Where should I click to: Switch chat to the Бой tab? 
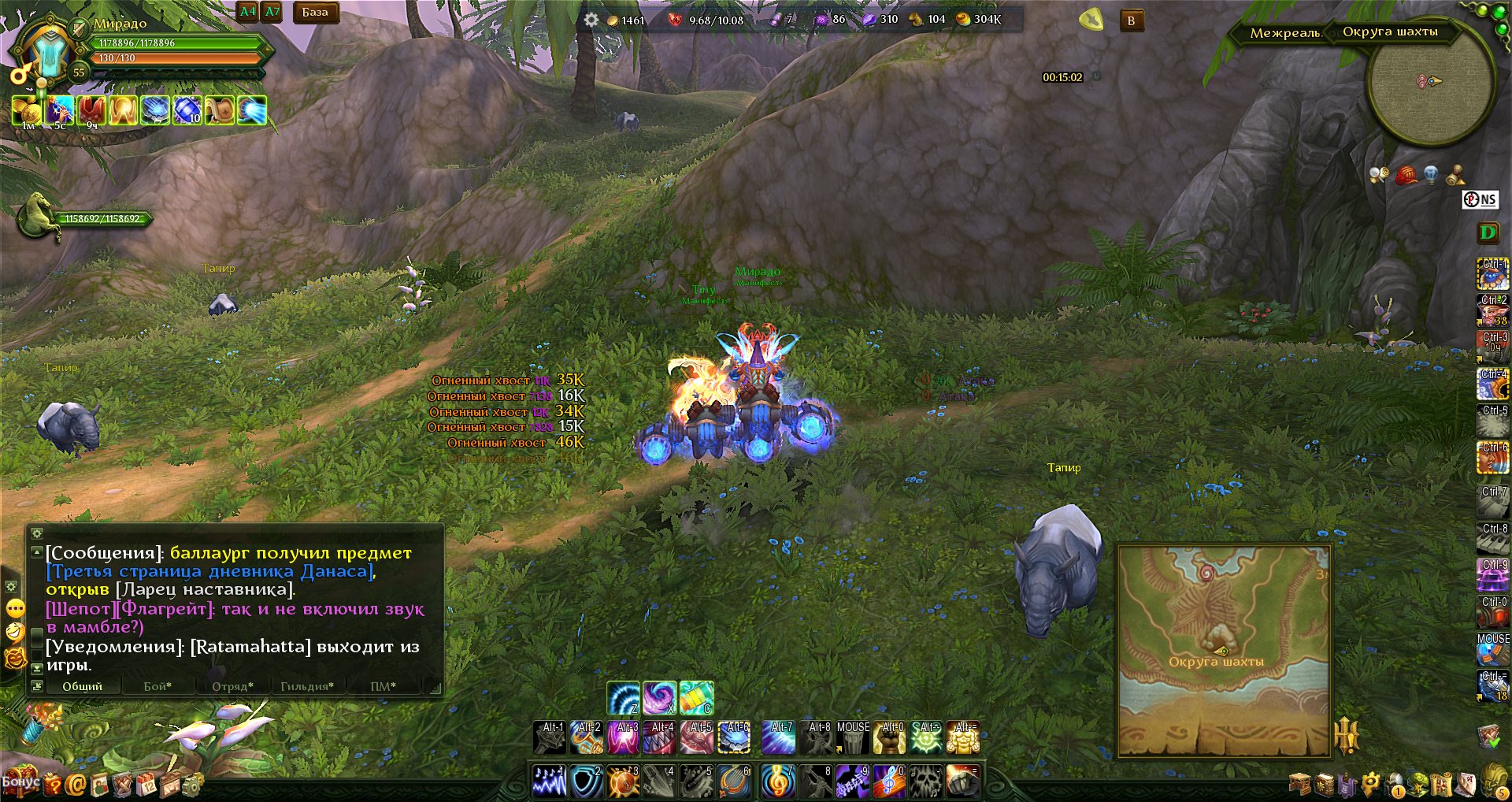[157, 686]
